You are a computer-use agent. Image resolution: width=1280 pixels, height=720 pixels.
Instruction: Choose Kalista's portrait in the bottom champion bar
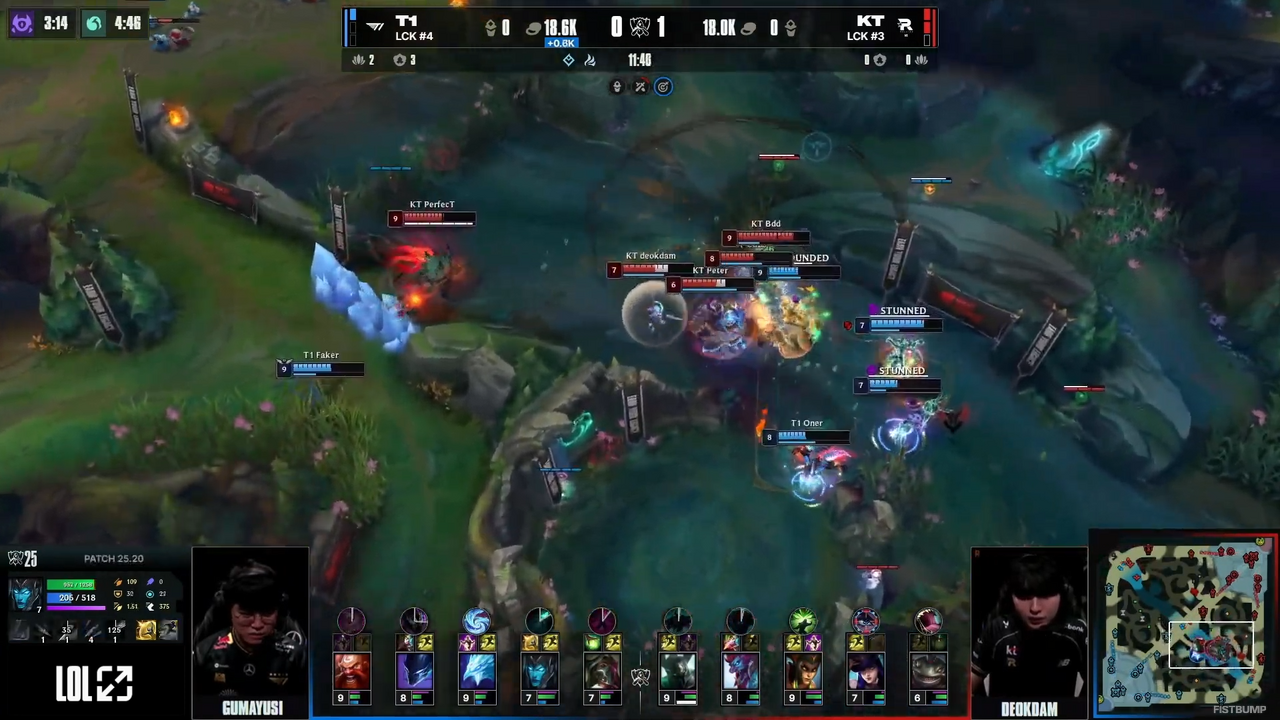pos(539,670)
